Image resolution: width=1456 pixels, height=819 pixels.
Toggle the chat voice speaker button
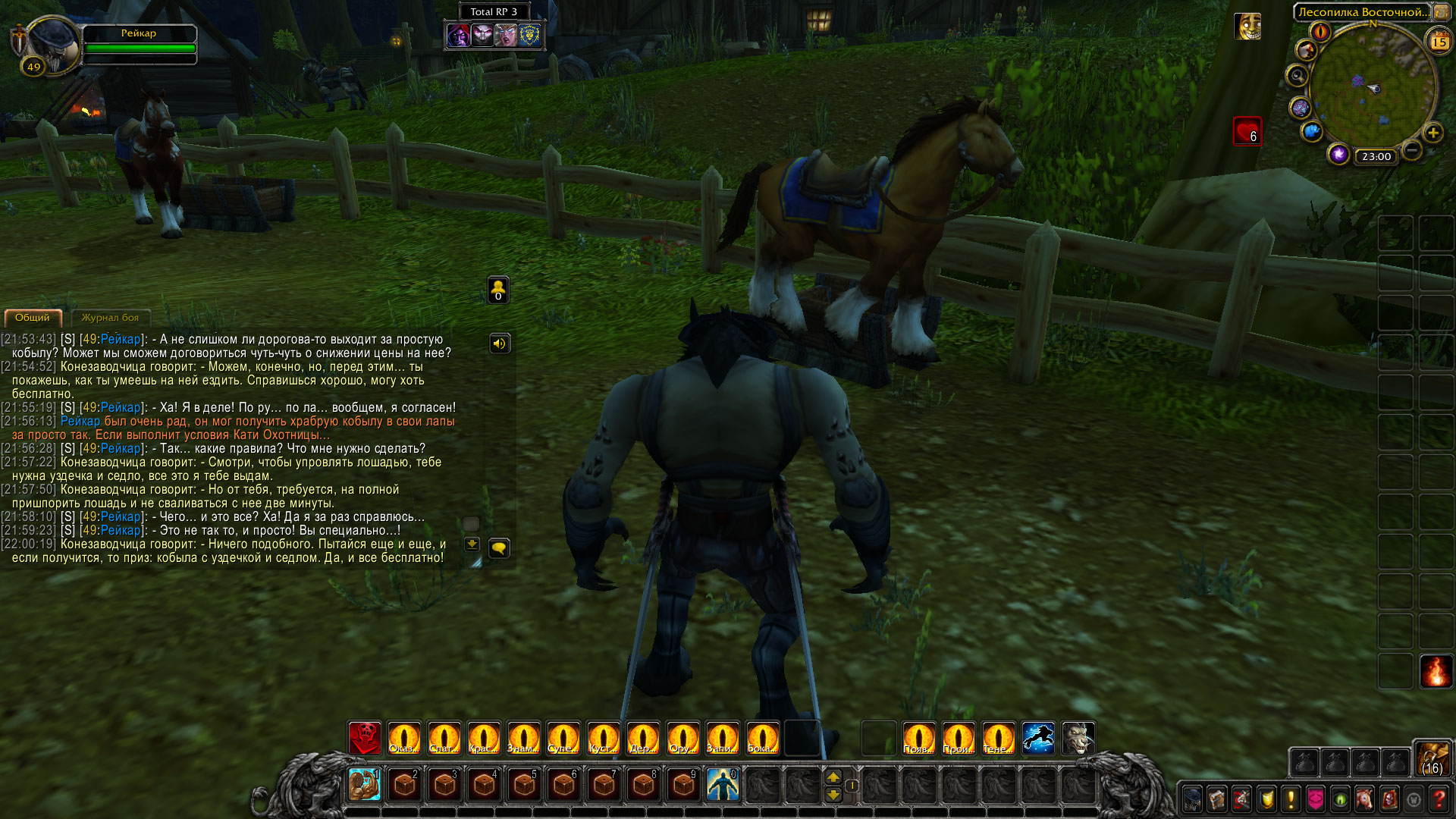[499, 344]
